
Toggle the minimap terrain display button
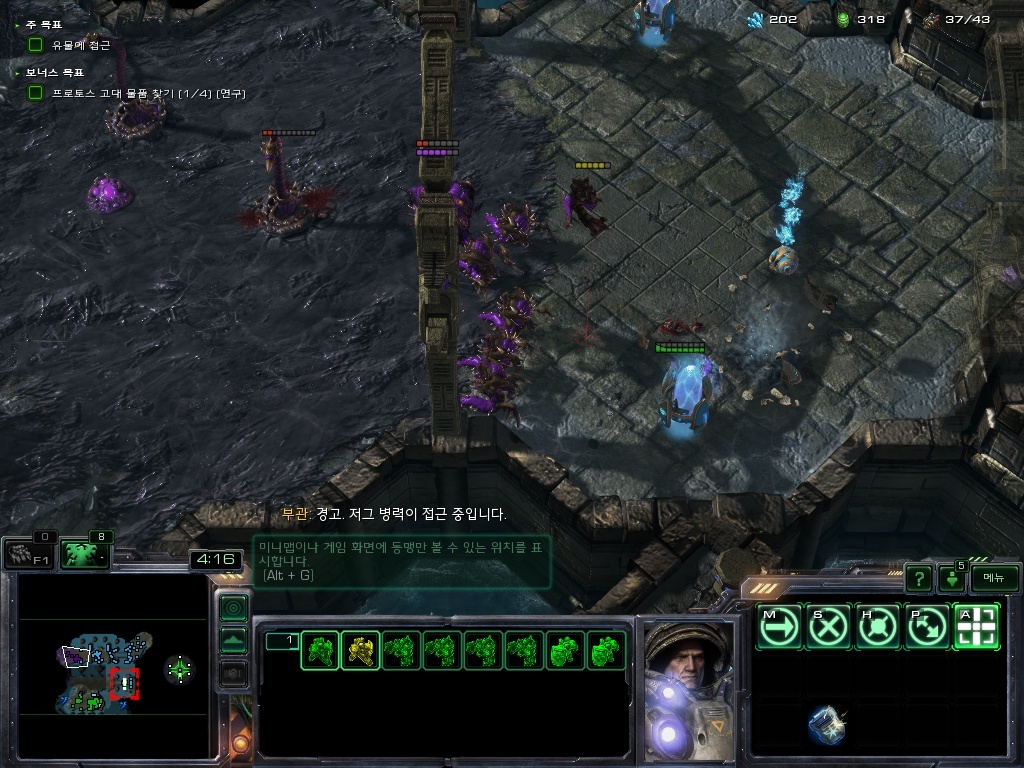(233, 640)
